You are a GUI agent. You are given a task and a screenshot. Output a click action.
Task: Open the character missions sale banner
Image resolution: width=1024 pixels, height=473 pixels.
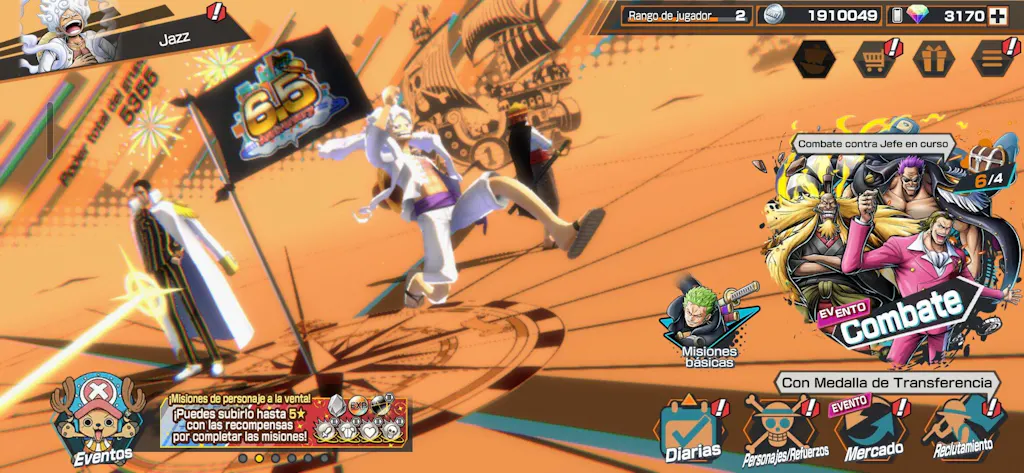pyautogui.click(x=288, y=420)
